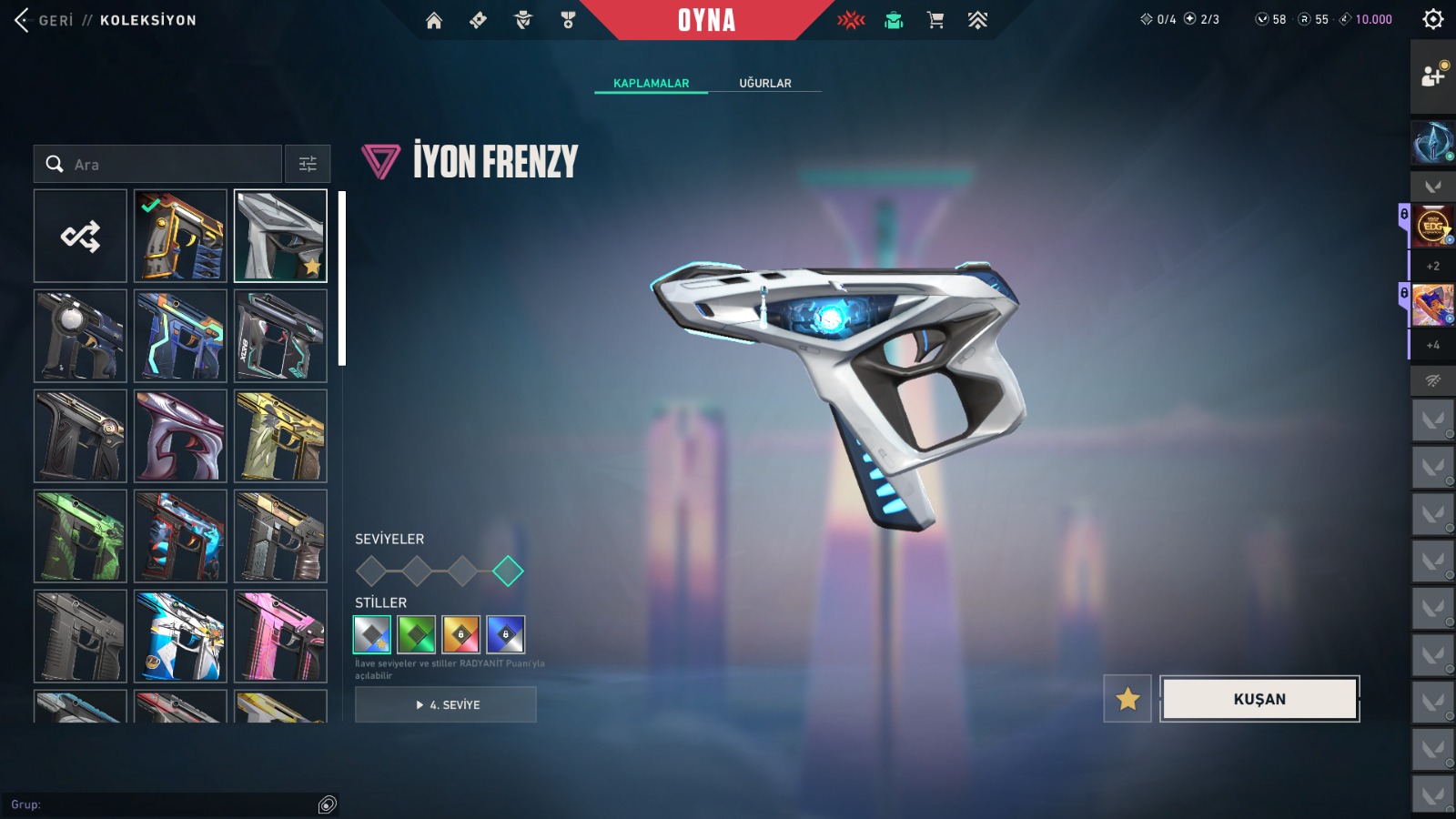This screenshot has height=819, width=1456.
Task: Open the home screen icon
Action: (434, 20)
